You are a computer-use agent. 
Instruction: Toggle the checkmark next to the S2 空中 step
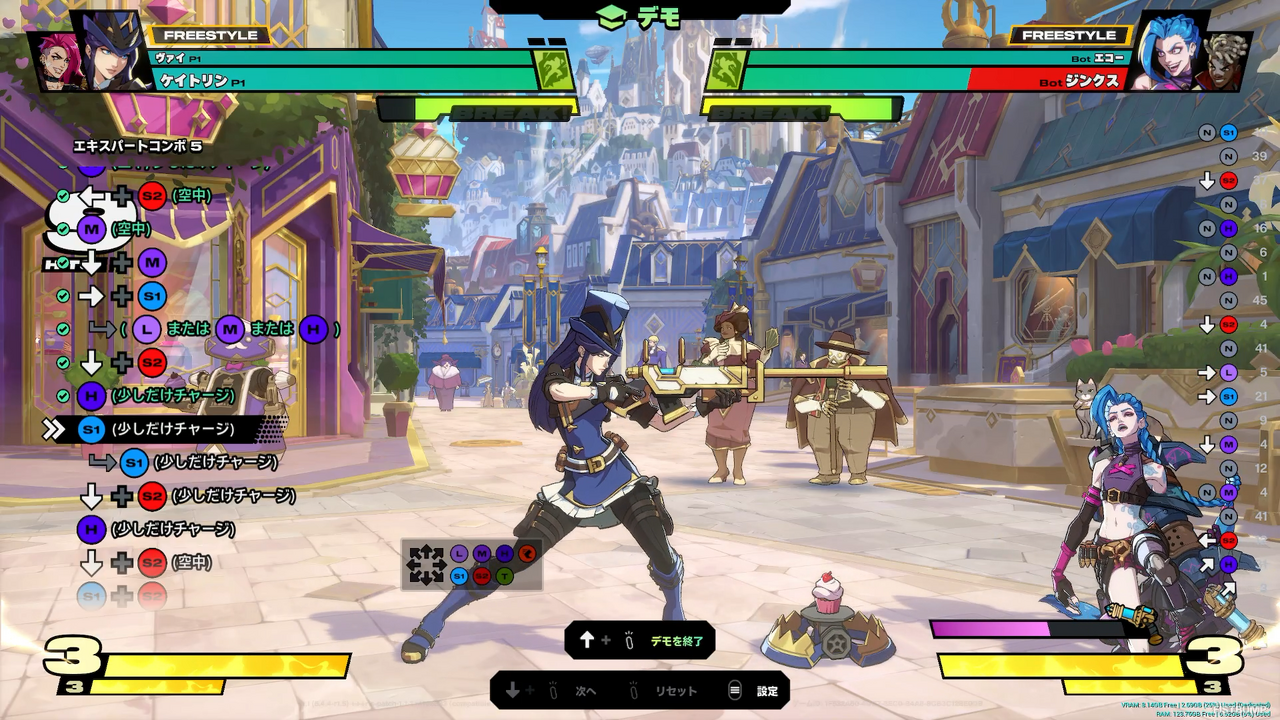click(x=64, y=196)
